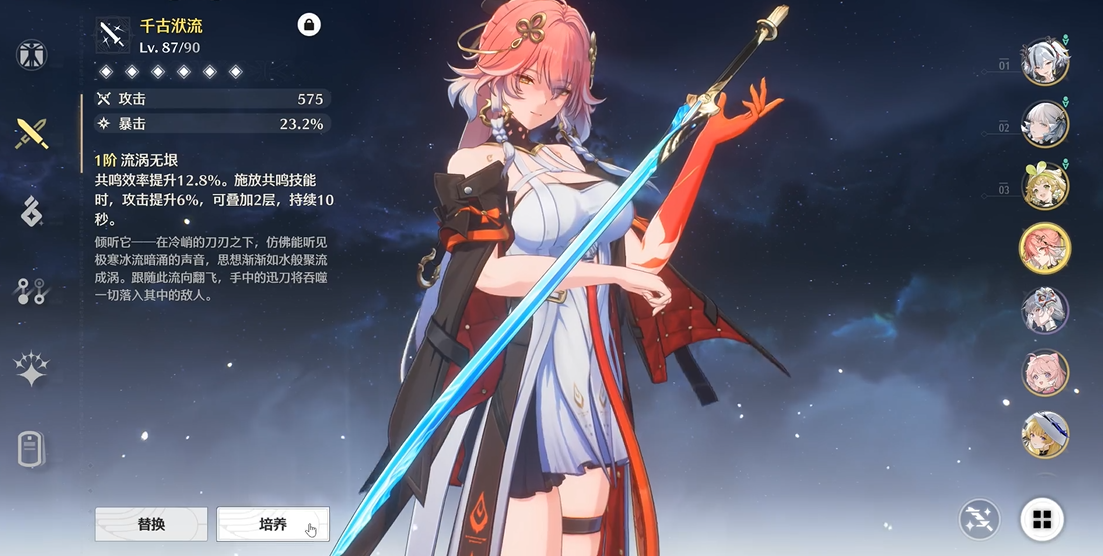Open the echoes tab
The height and width of the screenshot is (556, 1103).
click(31, 211)
